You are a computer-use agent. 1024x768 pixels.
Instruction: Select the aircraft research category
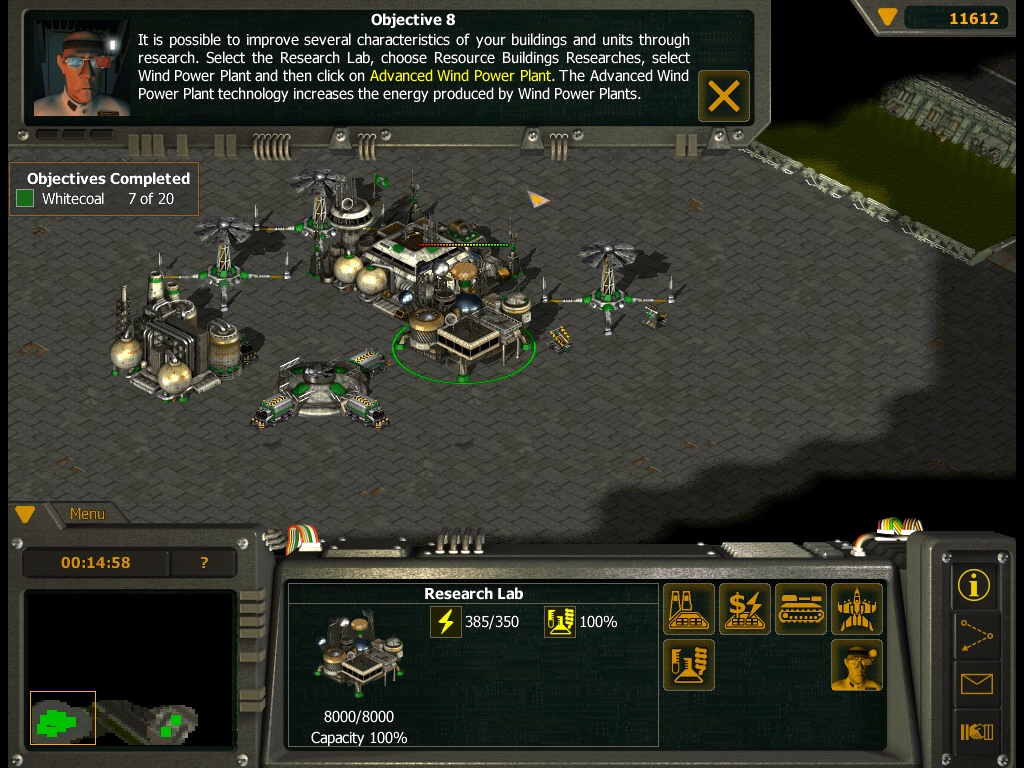[857, 609]
